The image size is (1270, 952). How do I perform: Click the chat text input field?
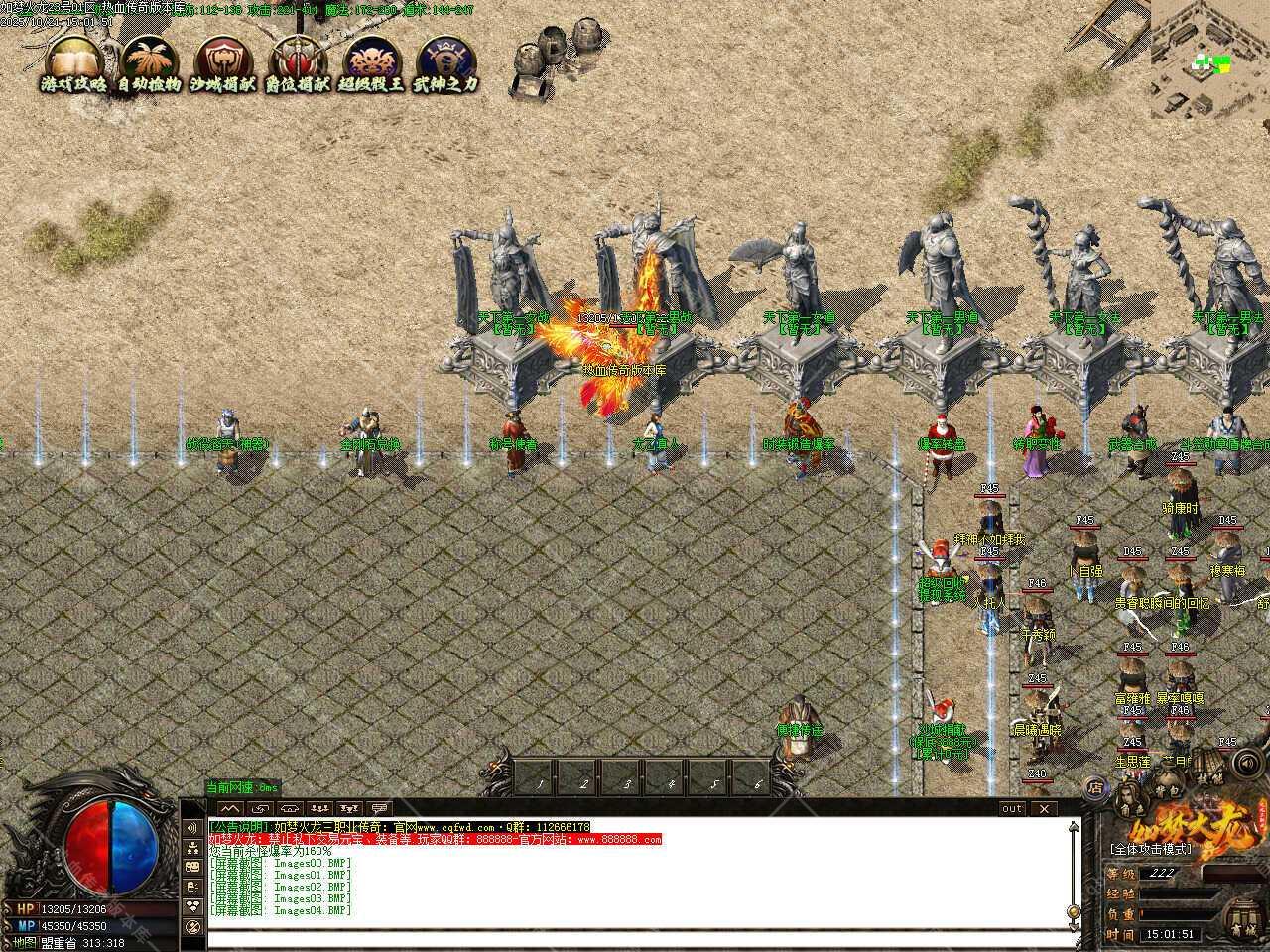click(x=635, y=937)
